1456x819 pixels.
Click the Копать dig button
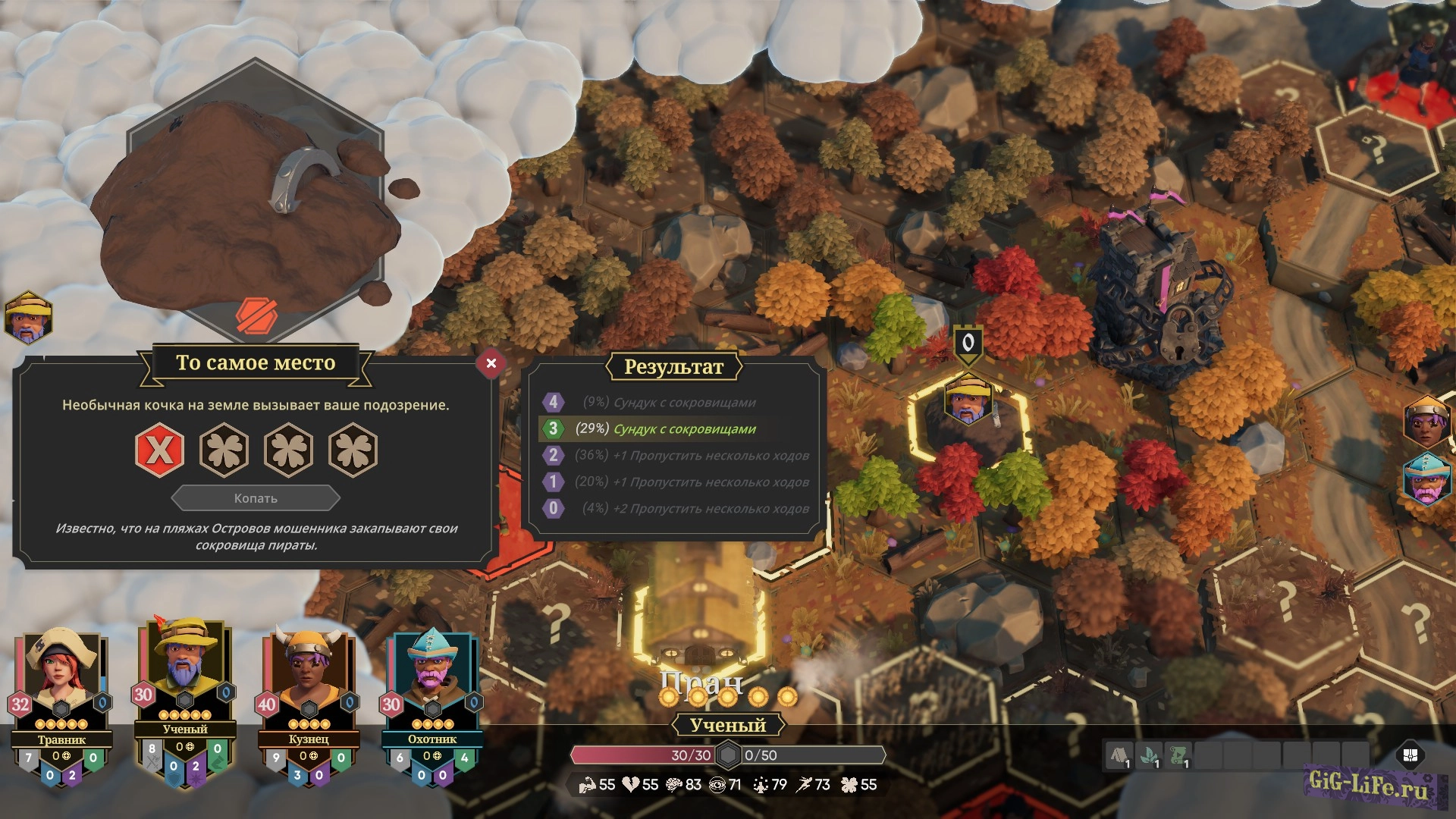[x=256, y=498]
